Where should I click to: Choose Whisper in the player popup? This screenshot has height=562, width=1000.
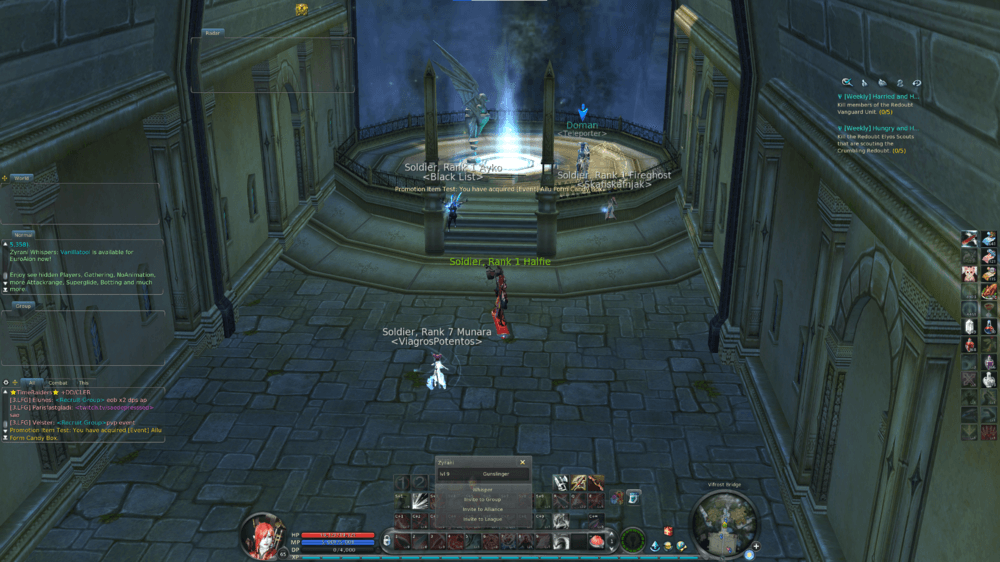pos(483,489)
